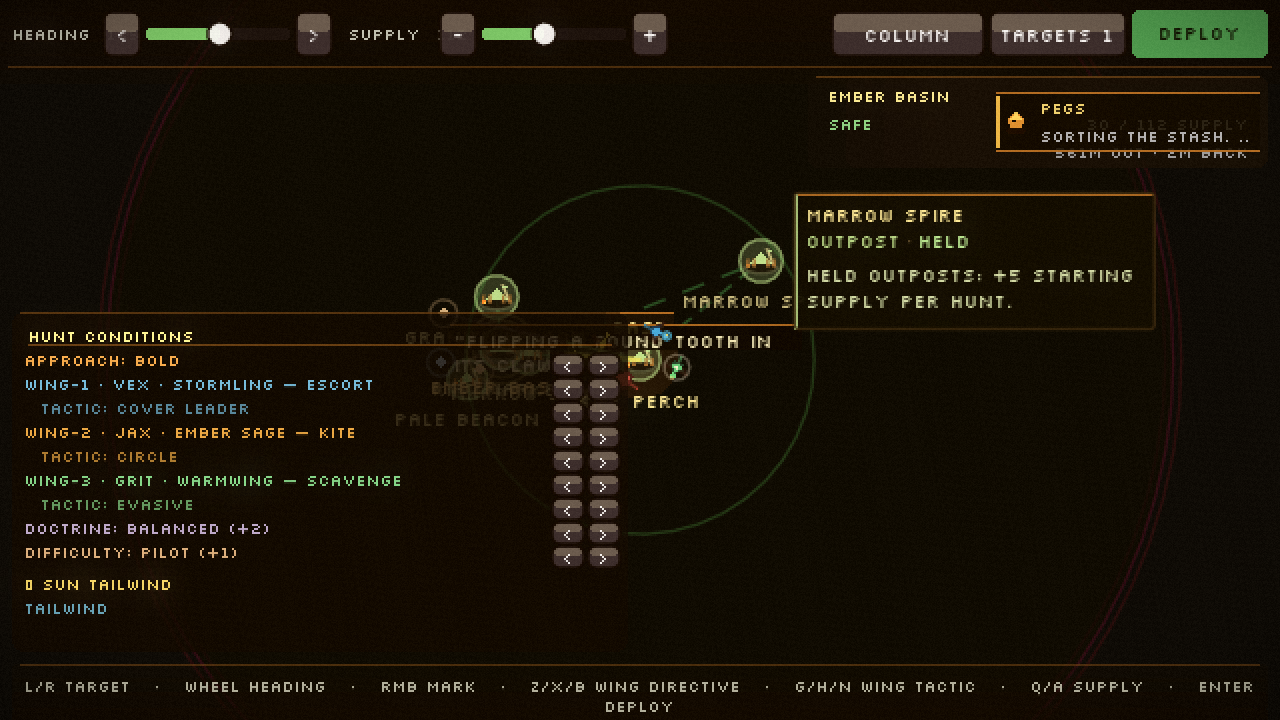Click the green bird icon beside Perch

click(x=677, y=367)
